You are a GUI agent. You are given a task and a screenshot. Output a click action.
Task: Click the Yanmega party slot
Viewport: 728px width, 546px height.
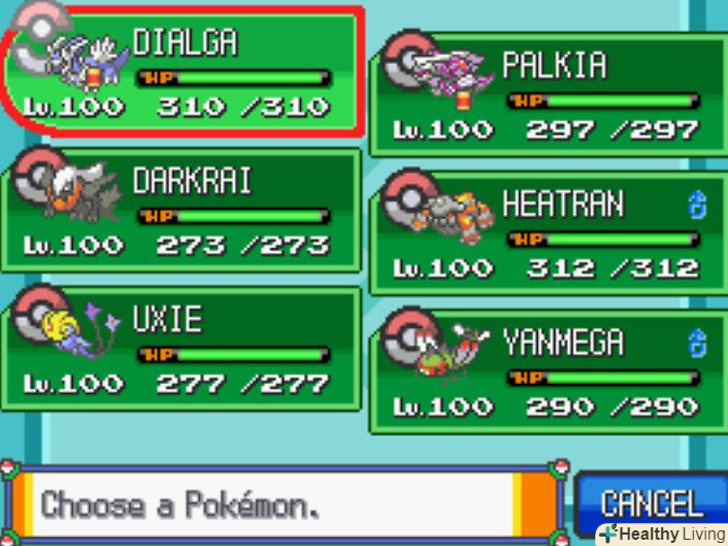pyautogui.click(x=548, y=373)
